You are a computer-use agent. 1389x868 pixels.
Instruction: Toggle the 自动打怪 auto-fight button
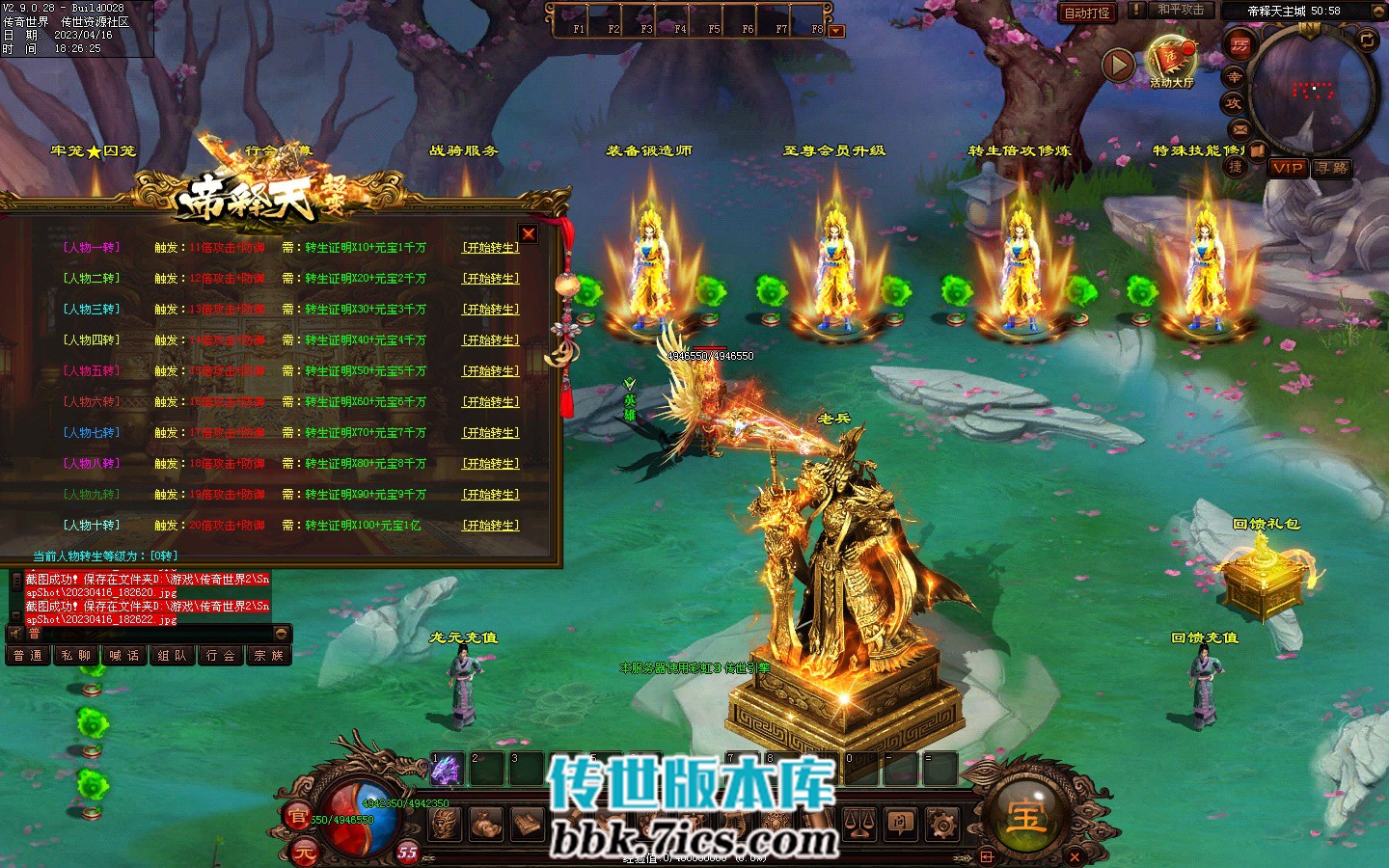click(x=1087, y=13)
